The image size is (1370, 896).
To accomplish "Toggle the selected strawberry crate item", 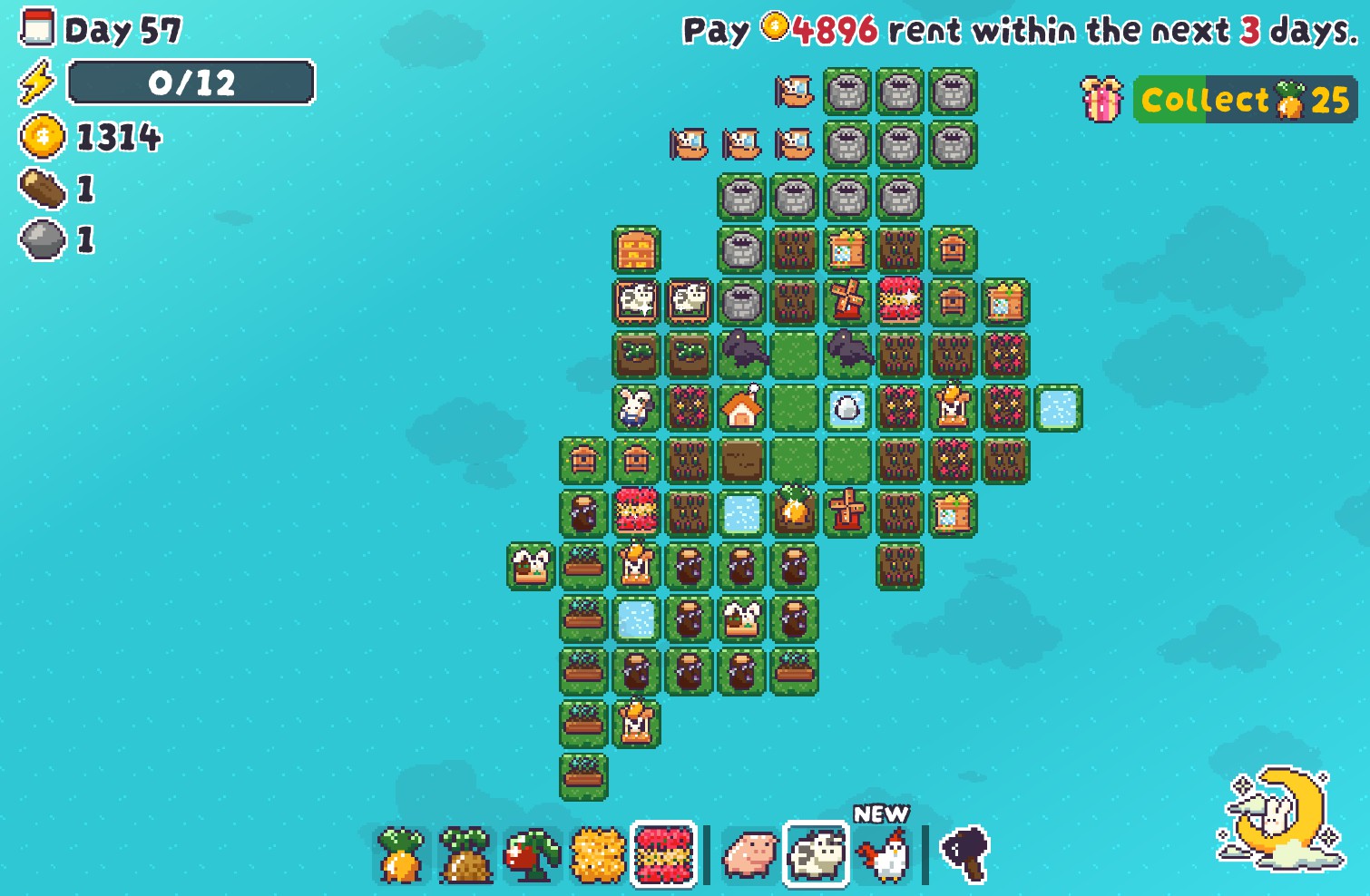I will click(662, 853).
